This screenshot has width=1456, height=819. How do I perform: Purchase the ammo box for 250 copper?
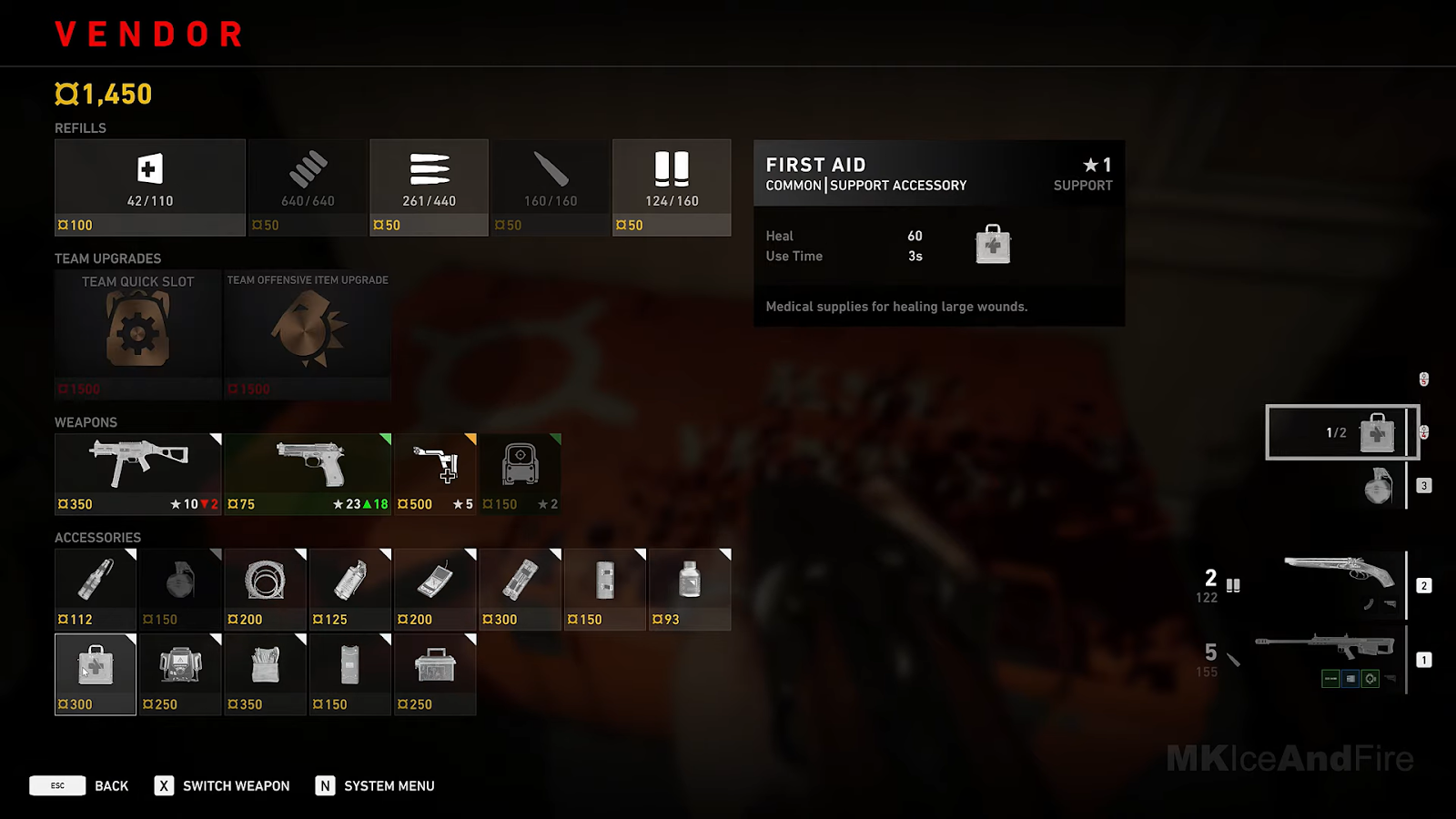click(x=435, y=673)
